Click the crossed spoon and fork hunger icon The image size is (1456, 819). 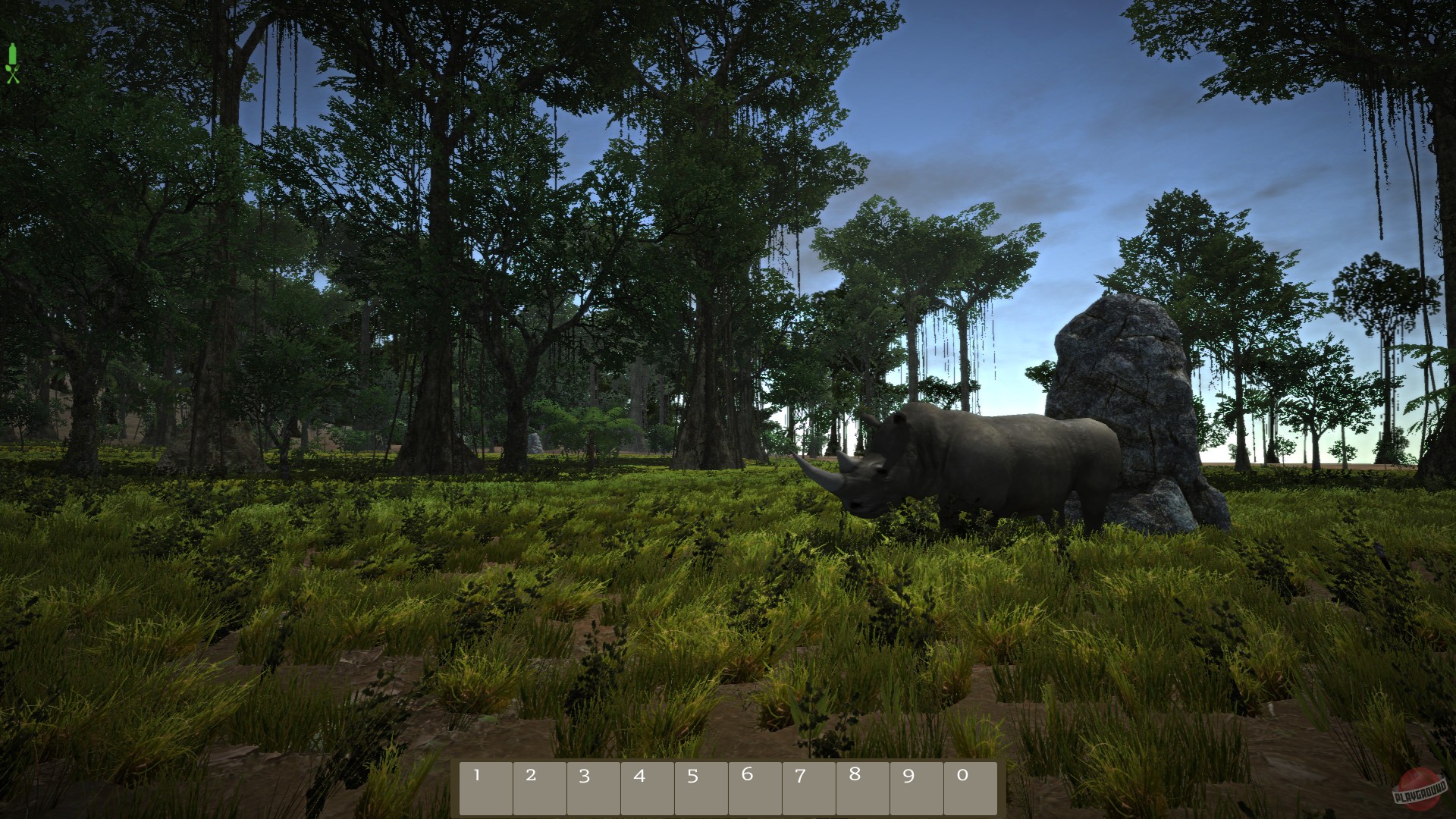point(12,74)
